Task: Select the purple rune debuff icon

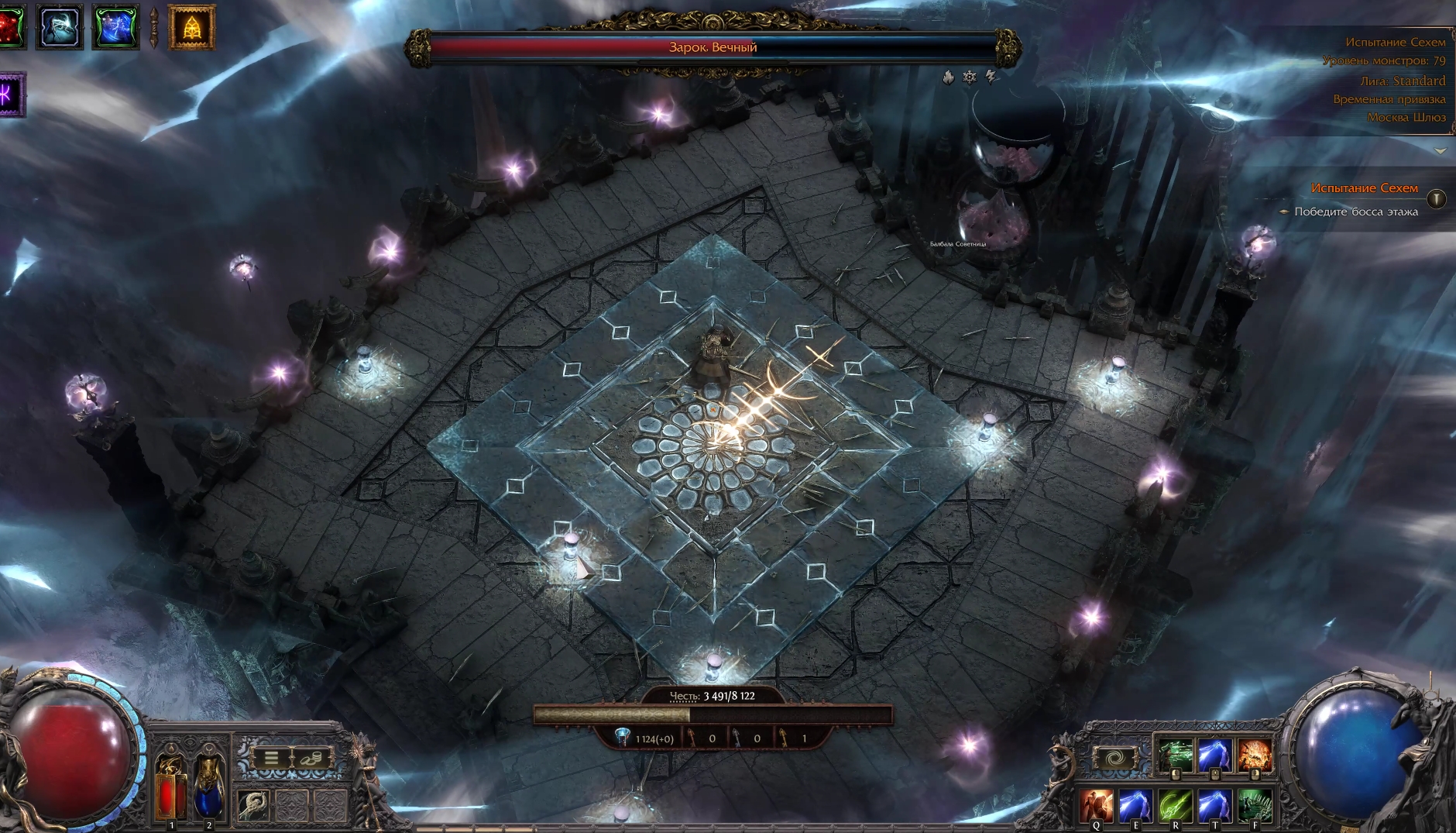Action: coord(11,95)
